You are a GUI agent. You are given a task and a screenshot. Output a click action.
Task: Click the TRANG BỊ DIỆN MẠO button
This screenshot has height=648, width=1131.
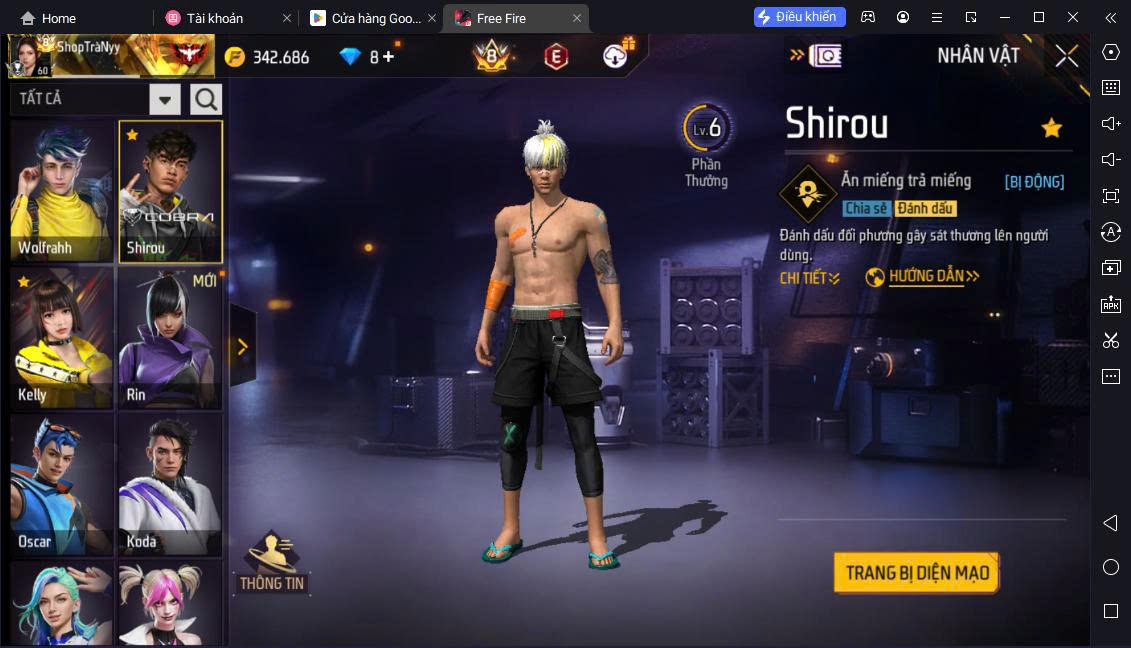916,573
